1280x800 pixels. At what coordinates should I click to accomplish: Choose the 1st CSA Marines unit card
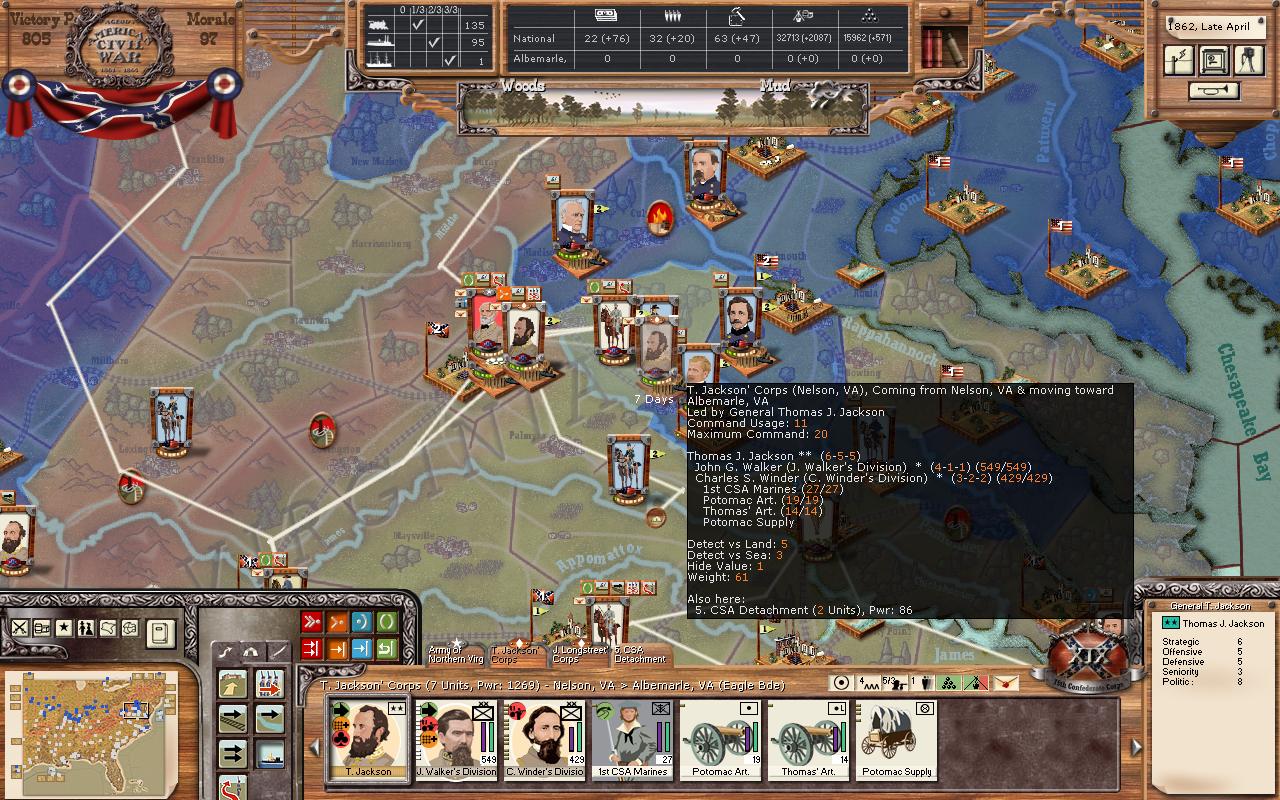(632, 738)
